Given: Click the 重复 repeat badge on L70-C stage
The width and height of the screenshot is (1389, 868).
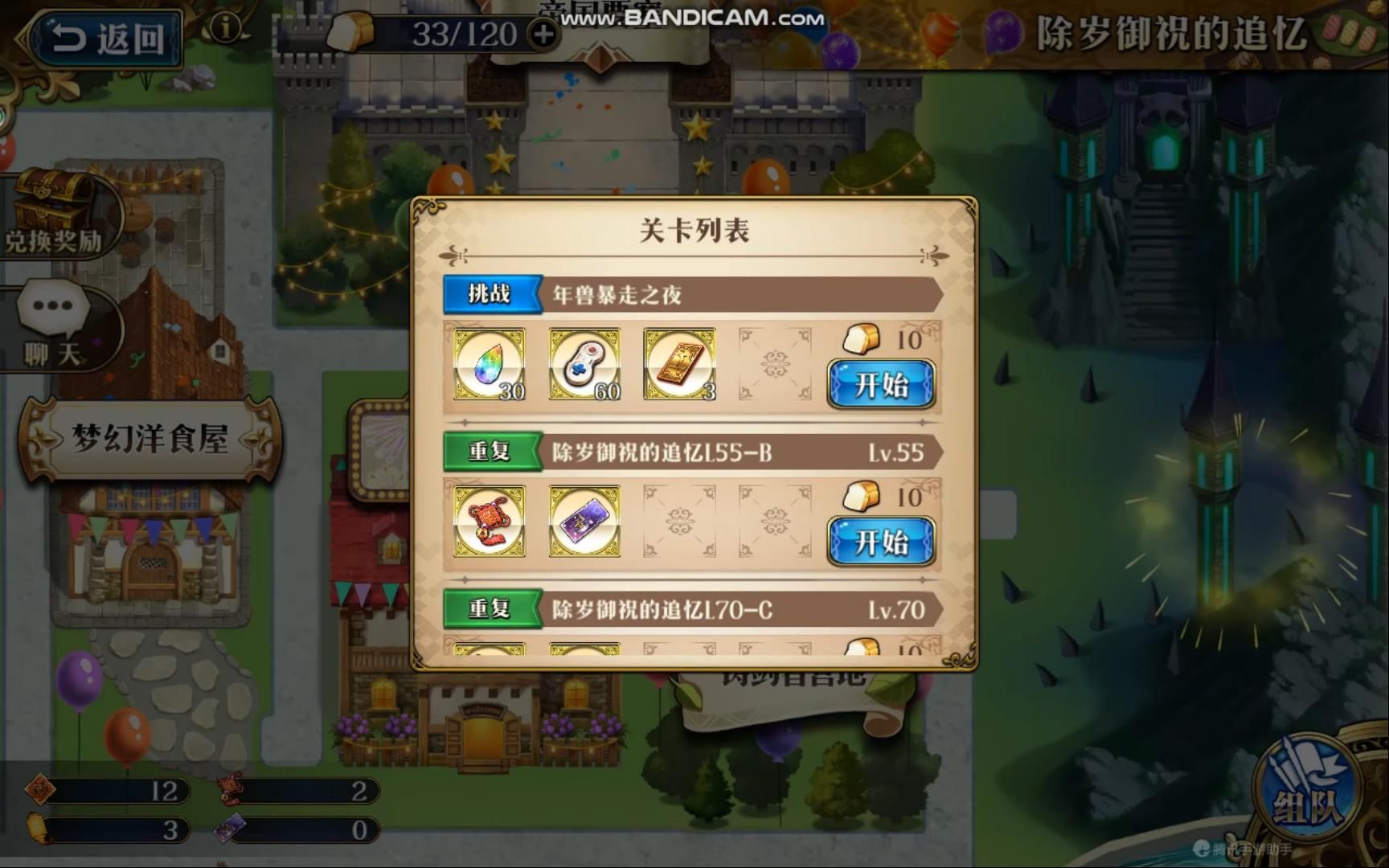Looking at the screenshot, I should [x=493, y=608].
